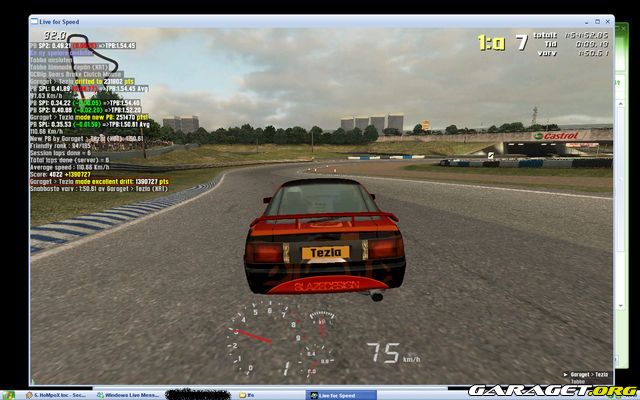This screenshot has height=400, width=640.
Task: Select the Live for Speed taskbar button
Action: point(340,395)
